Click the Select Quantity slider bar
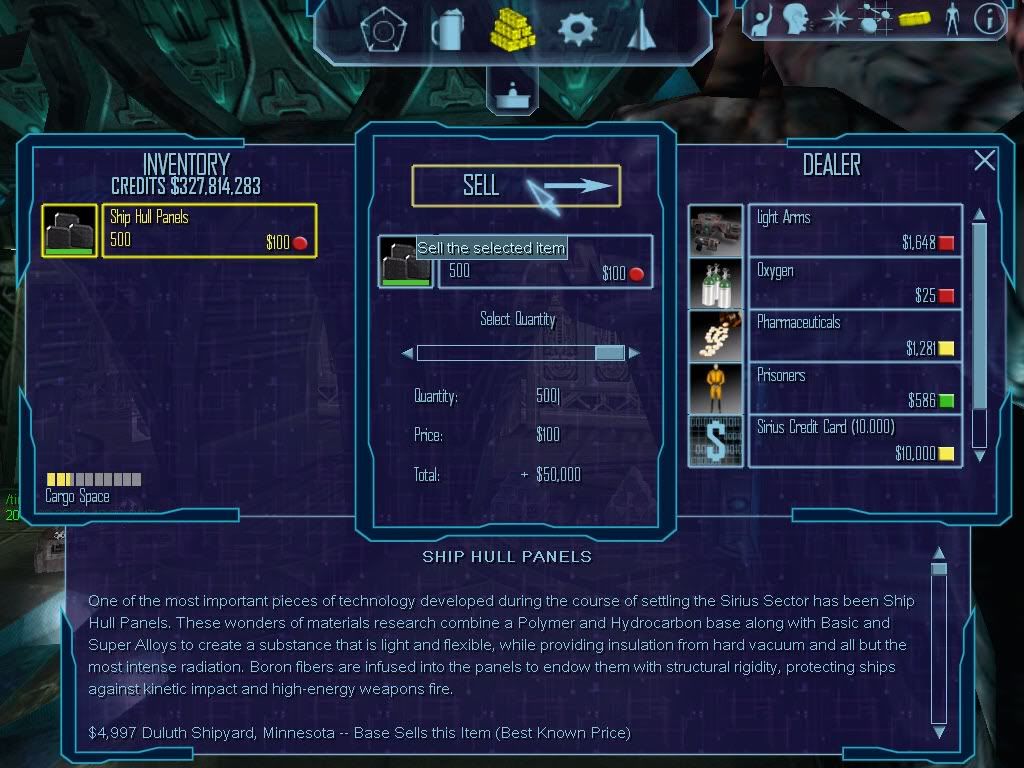Image resolution: width=1024 pixels, height=768 pixels. pyautogui.click(x=520, y=353)
